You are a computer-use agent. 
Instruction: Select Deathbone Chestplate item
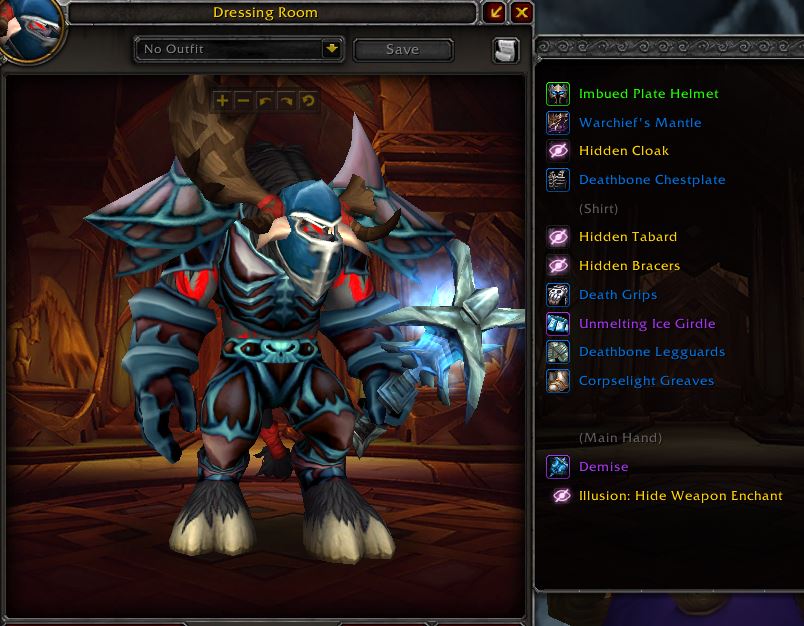click(652, 180)
